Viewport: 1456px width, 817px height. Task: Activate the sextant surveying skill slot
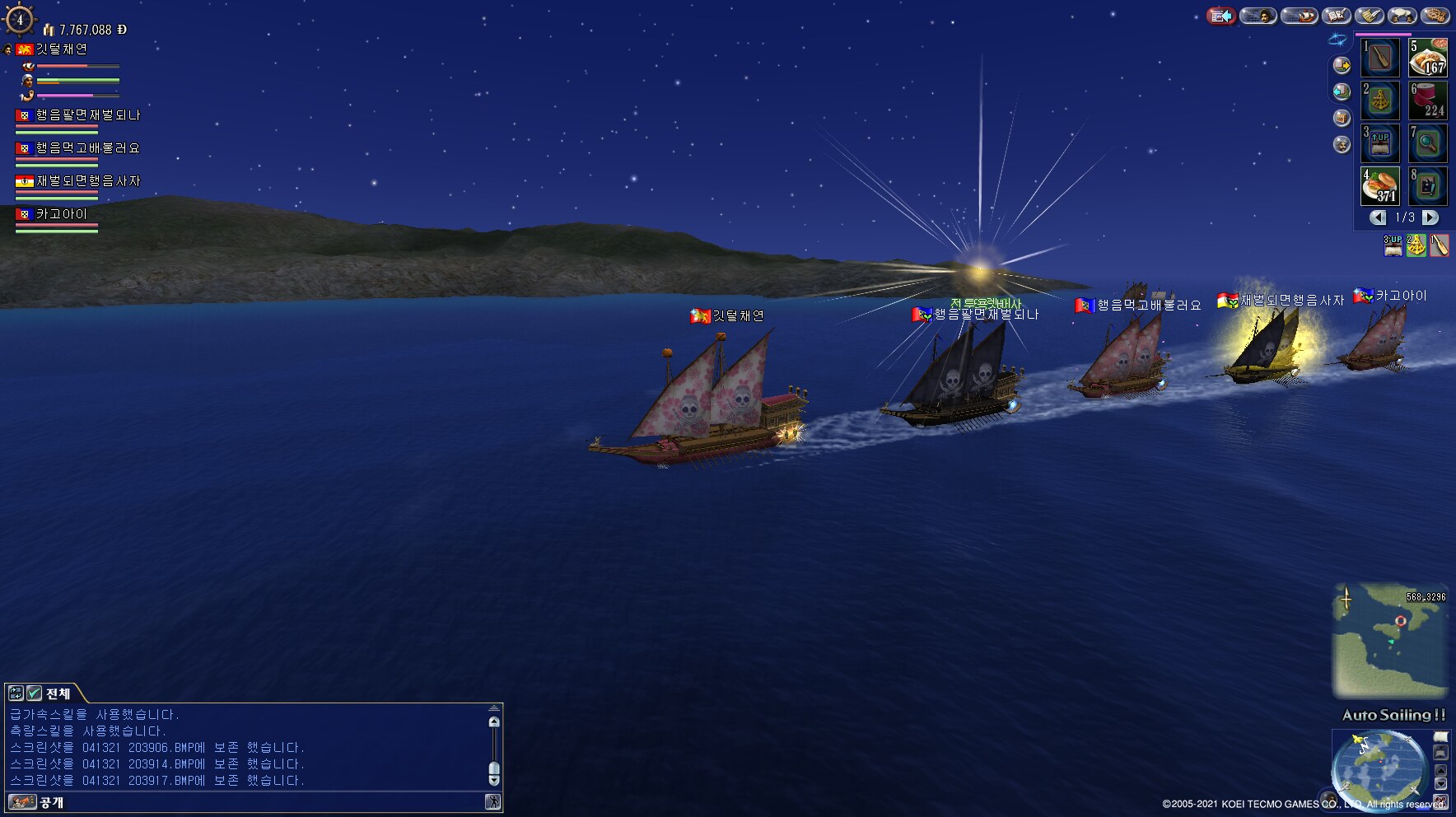[x=1380, y=100]
